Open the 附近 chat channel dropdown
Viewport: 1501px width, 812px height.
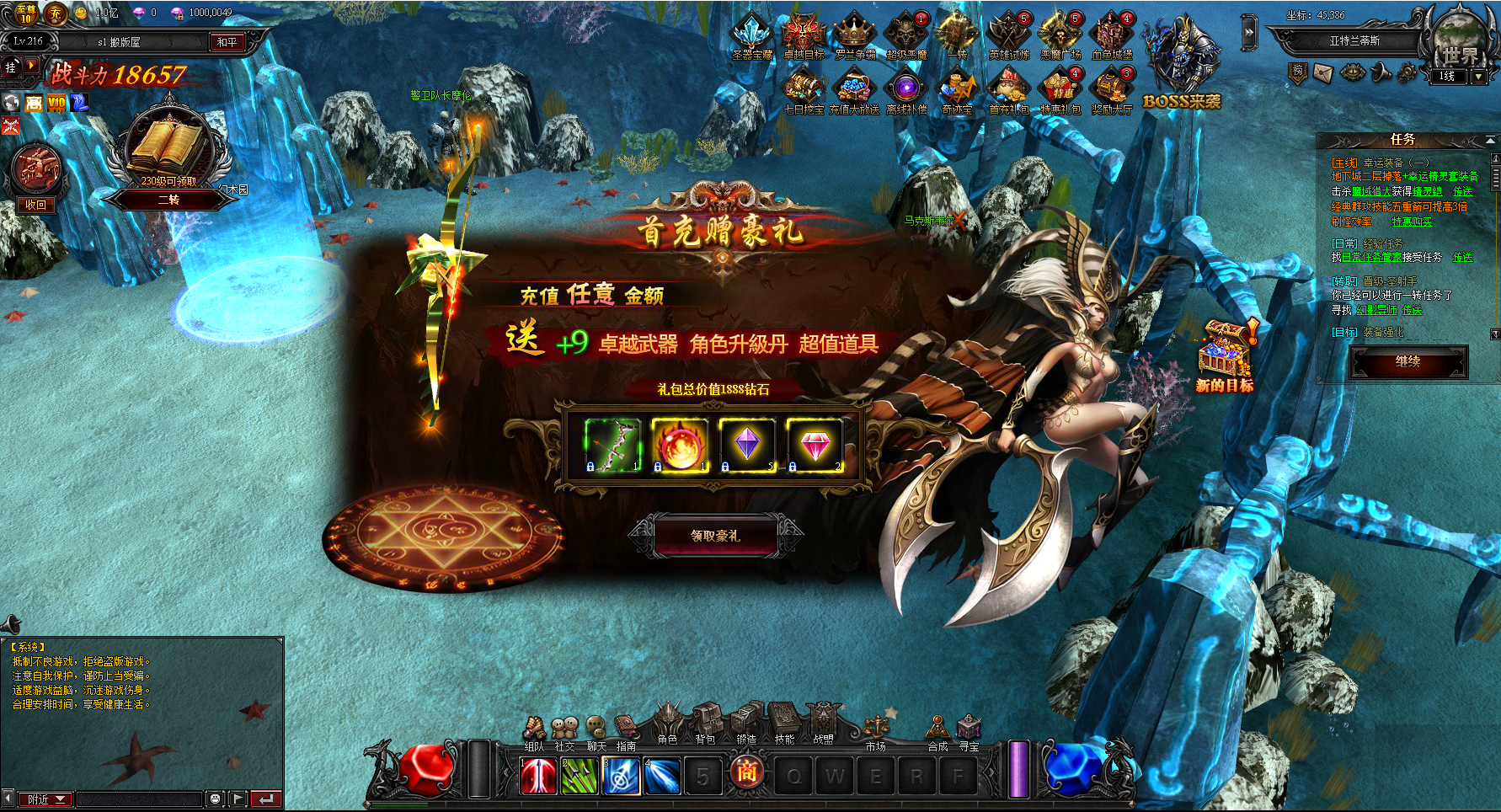tap(47, 799)
